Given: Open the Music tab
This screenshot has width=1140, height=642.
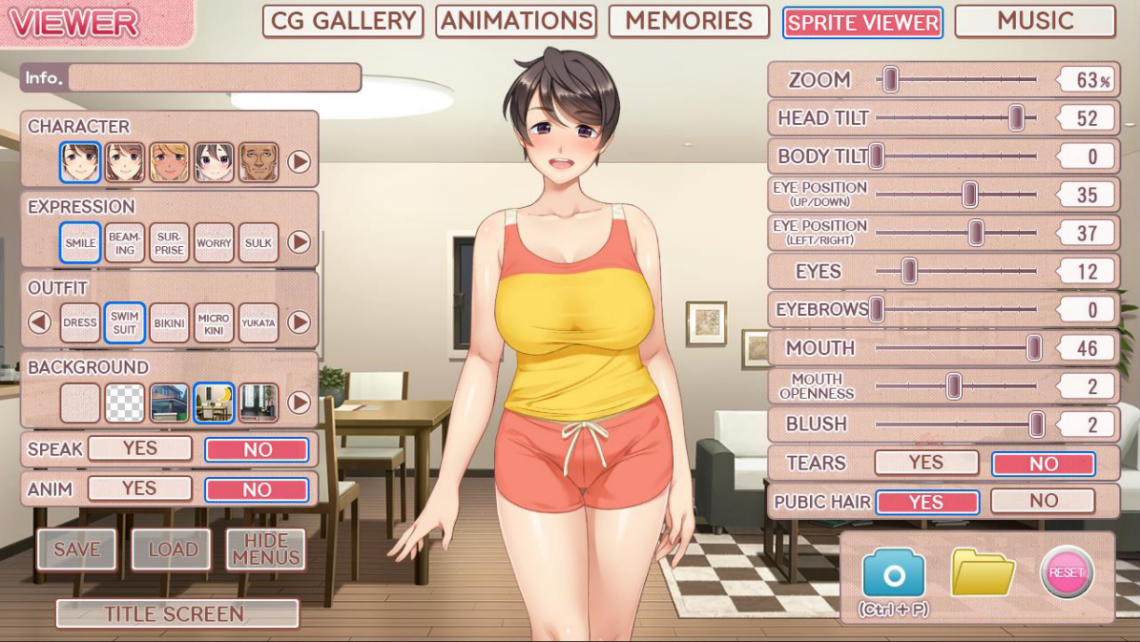Looking at the screenshot, I should (x=1035, y=21).
